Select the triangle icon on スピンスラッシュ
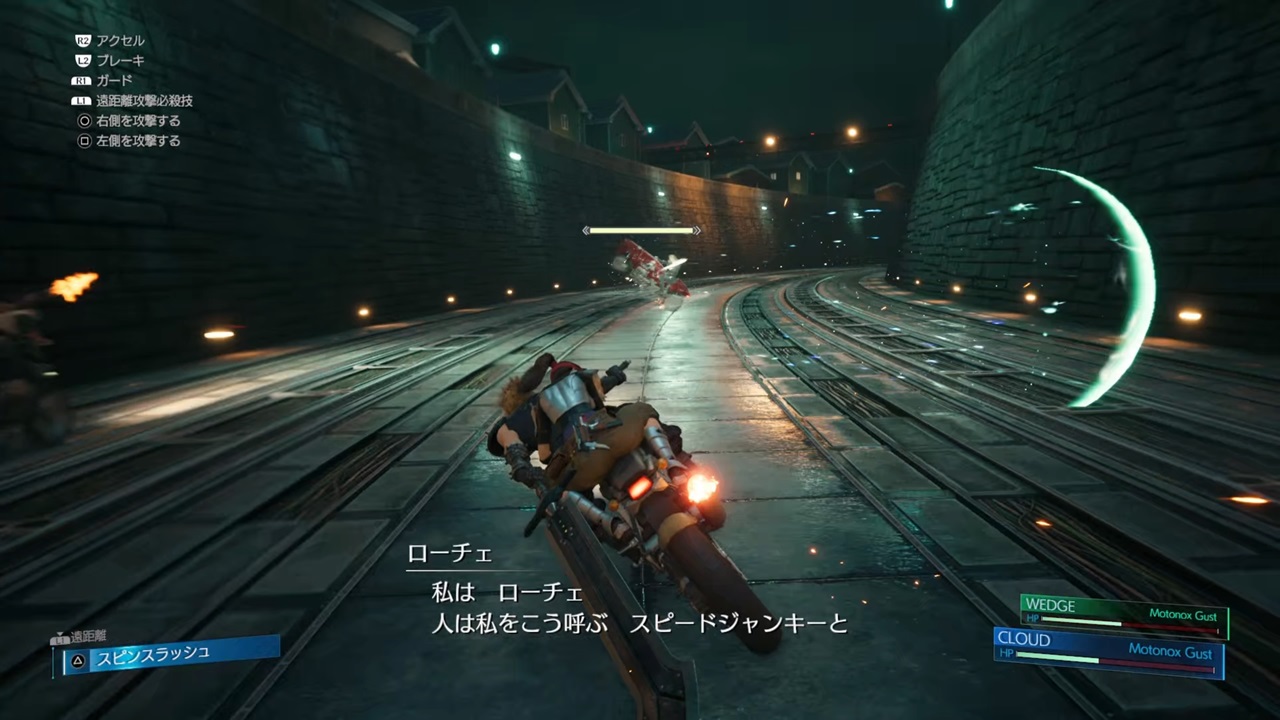Screen dimensions: 1280x720 pos(78,658)
